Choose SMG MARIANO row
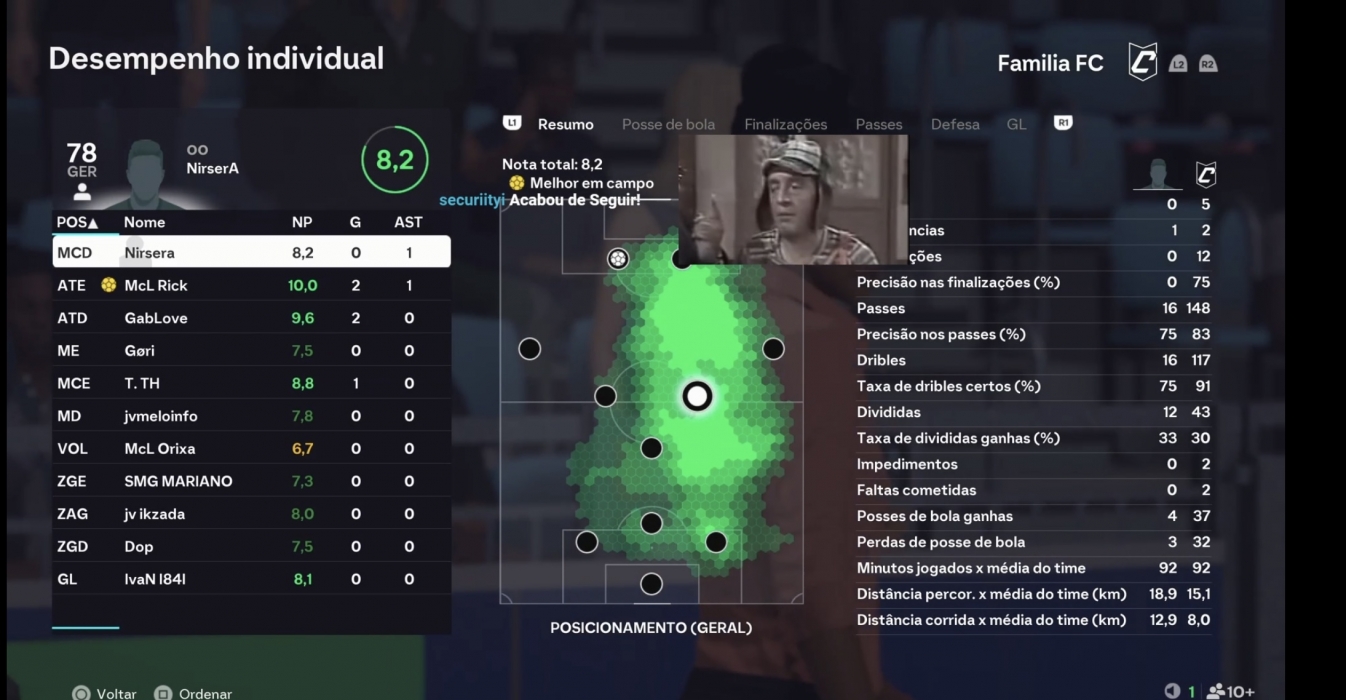This screenshot has height=700, width=1346. point(250,481)
